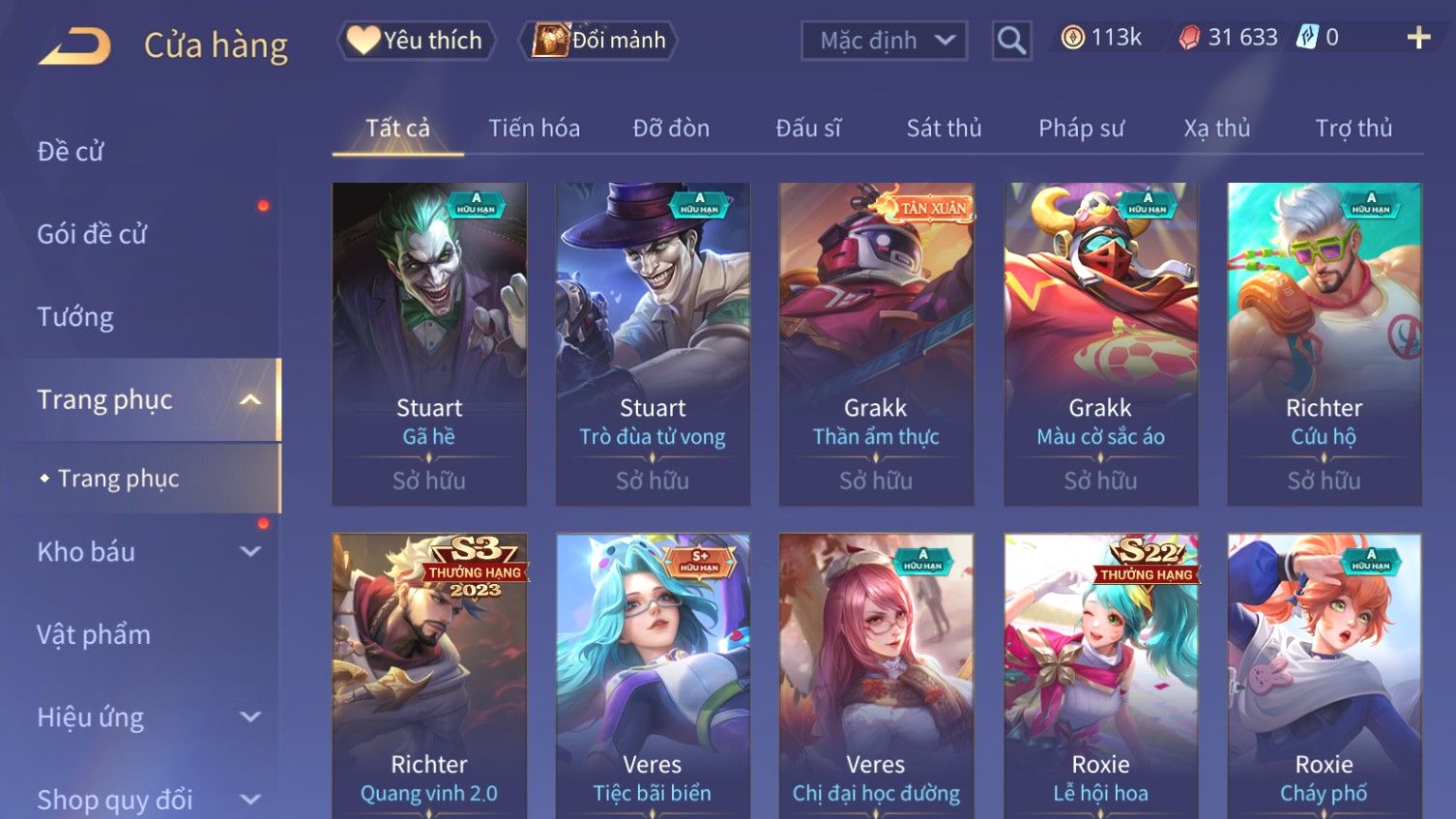Add currency with the plus button
The image size is (1456, 819).
tap(1418, 38)
